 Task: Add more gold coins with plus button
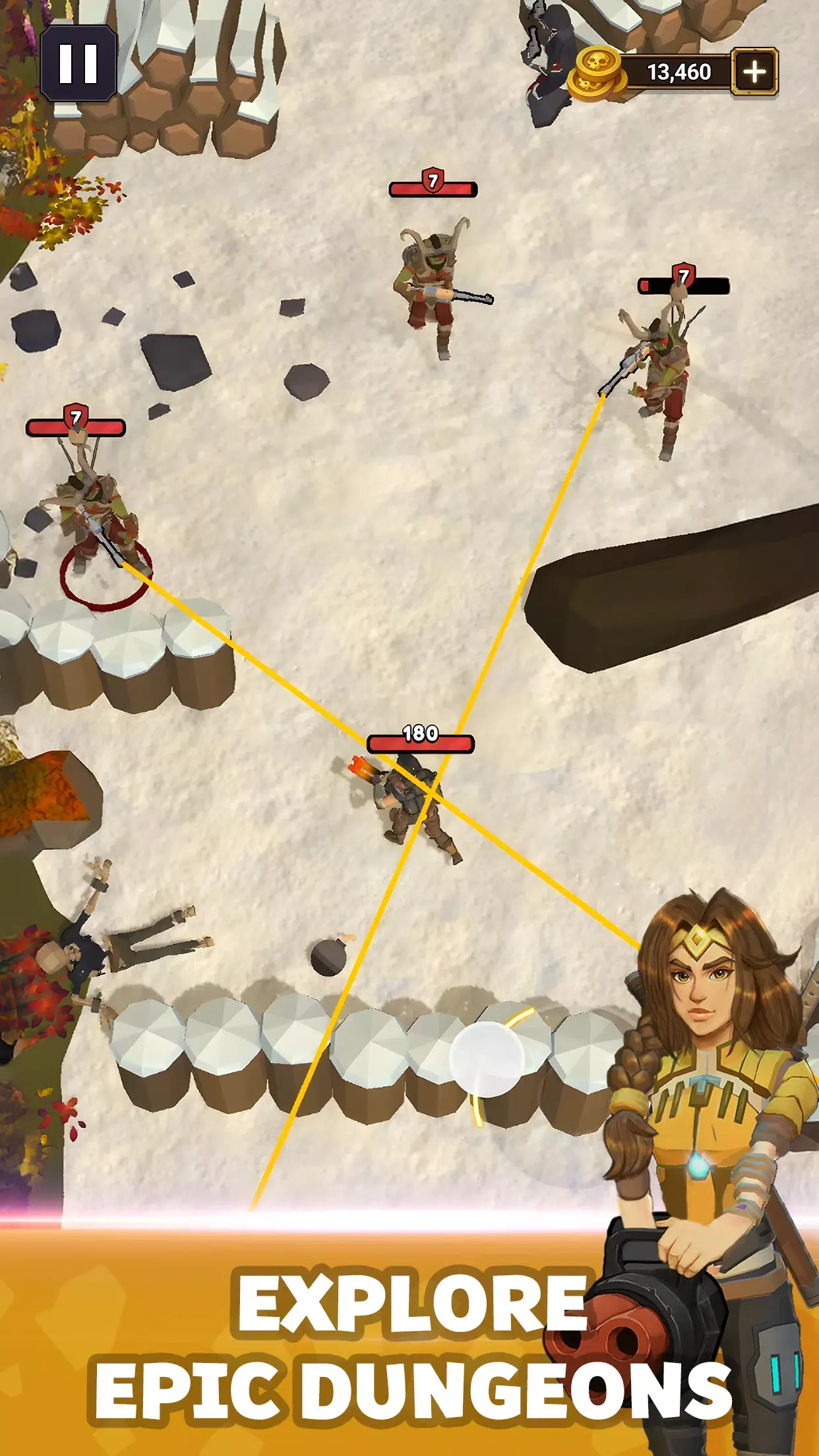point(754,71)
